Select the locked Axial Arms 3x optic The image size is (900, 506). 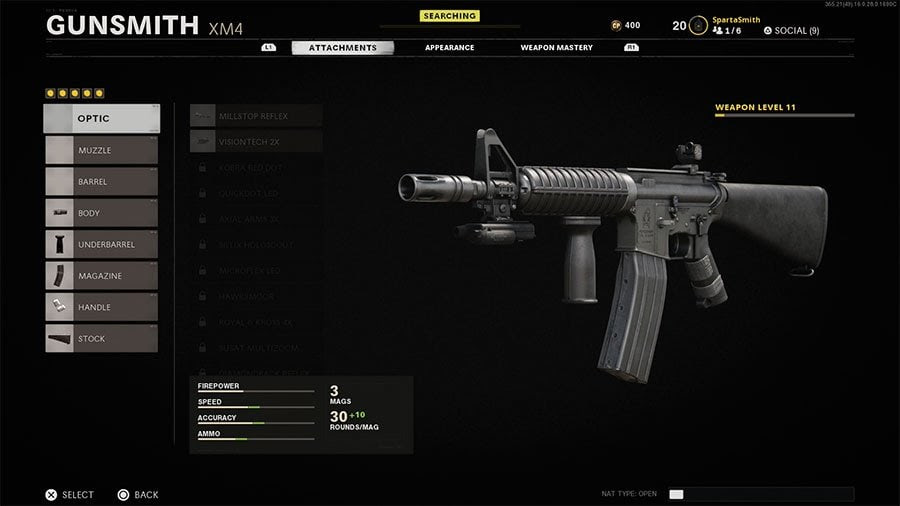point(256,219)
